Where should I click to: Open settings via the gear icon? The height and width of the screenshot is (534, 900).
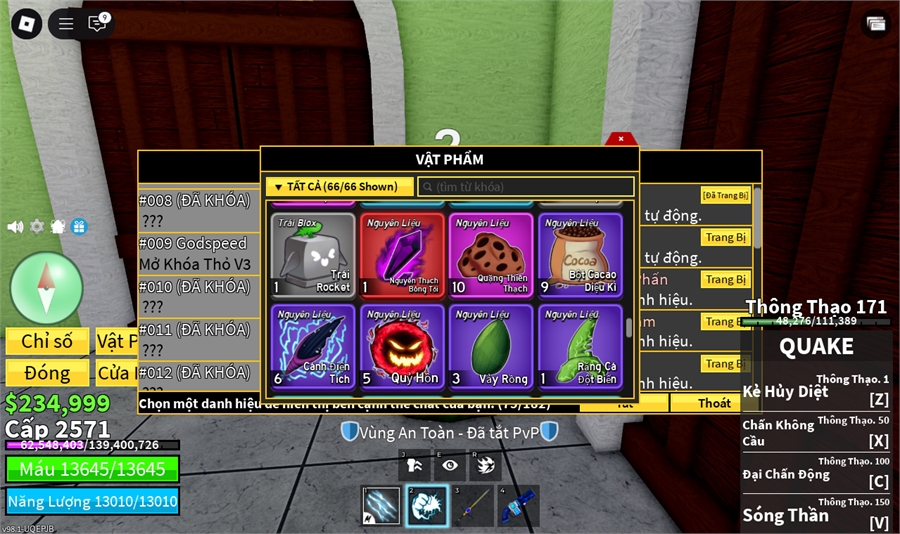point(37,227)
